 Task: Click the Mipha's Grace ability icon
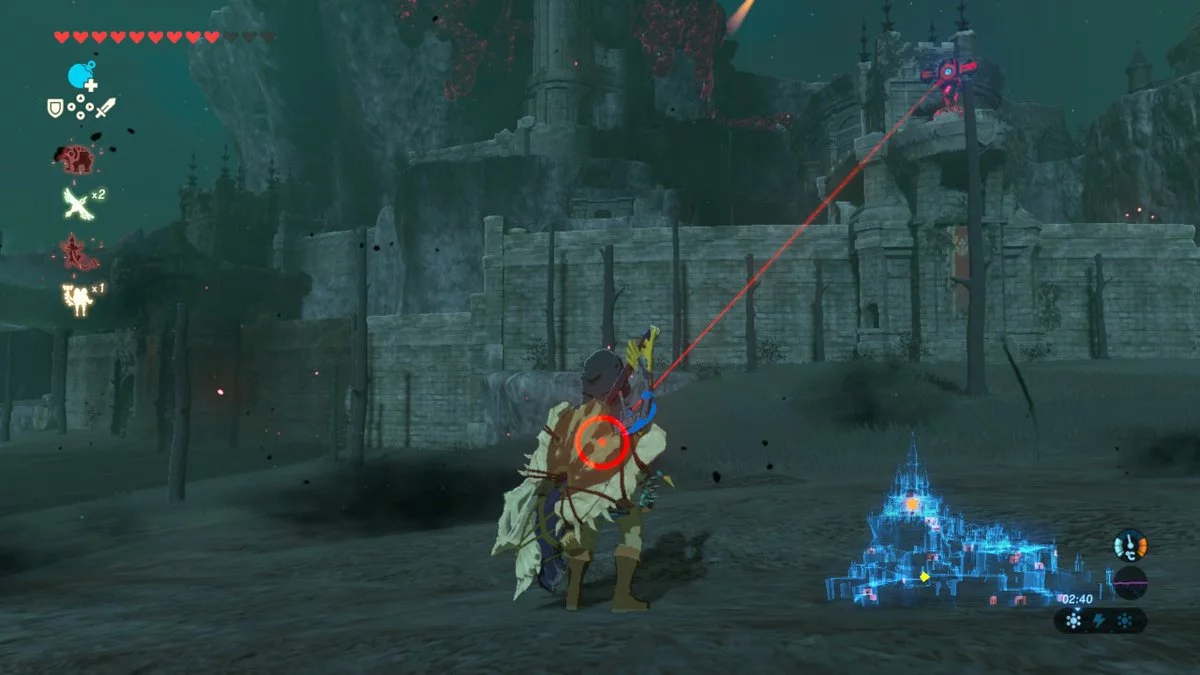77,251
